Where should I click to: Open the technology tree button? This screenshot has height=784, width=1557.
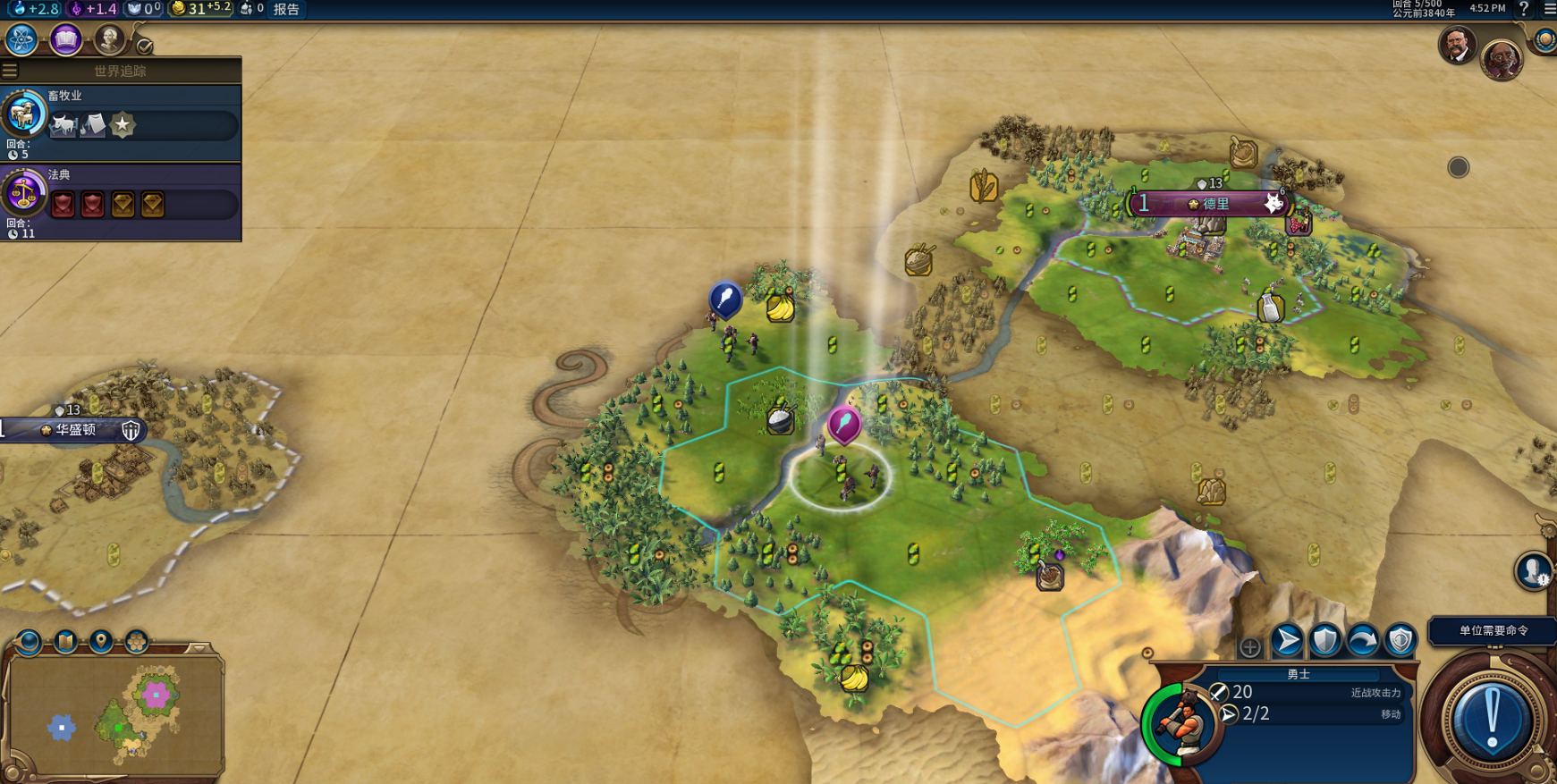pyautogui.click(x=21, y=40)
